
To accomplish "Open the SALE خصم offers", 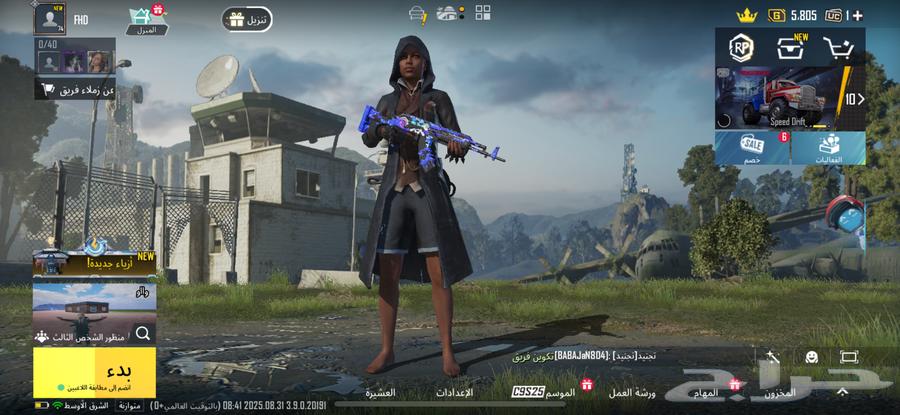I will click(x=751, y=148).
